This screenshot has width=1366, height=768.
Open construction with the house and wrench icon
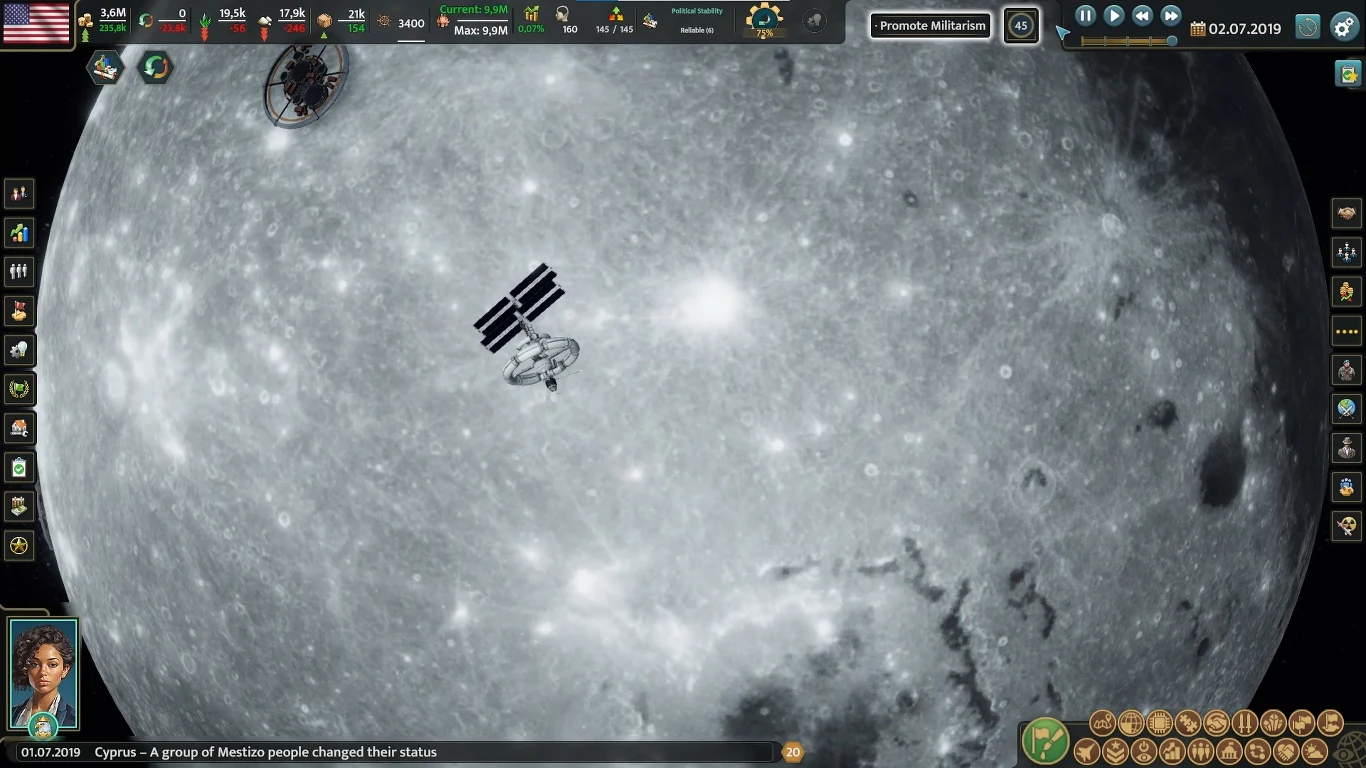17,428
